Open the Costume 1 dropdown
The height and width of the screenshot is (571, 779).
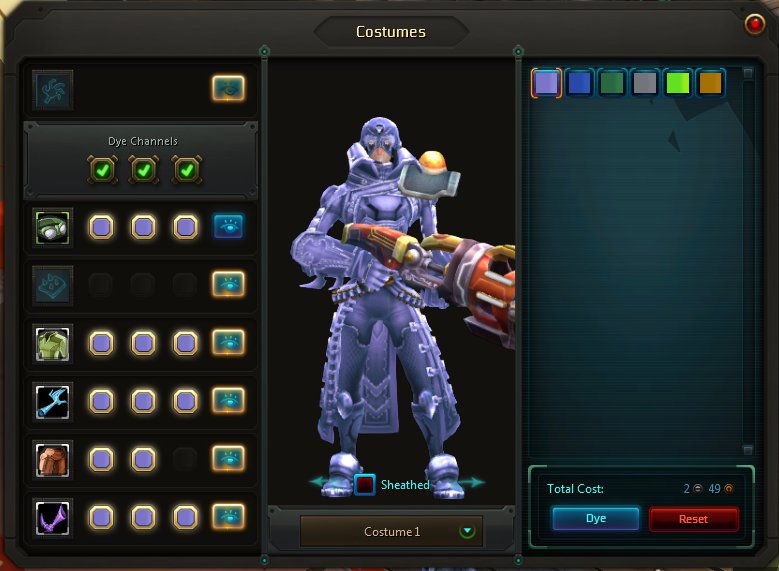click(466, 531)
